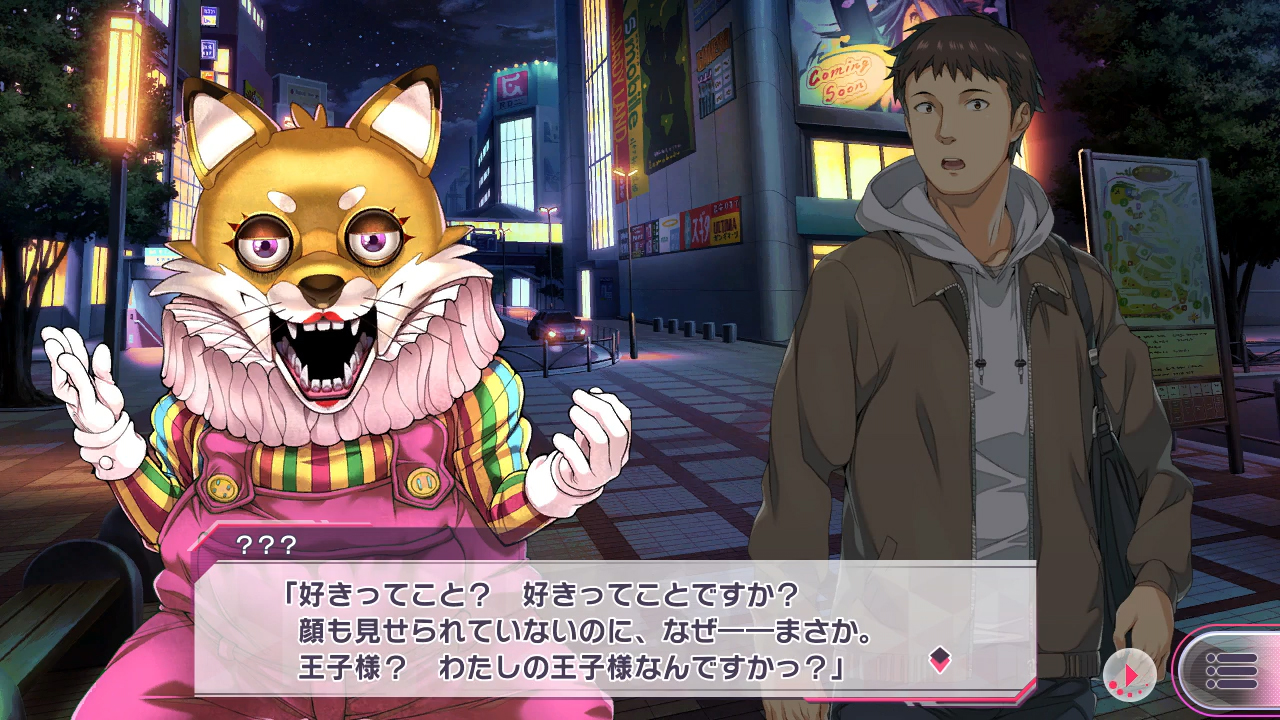The height and width of the screenshot is (720, 1280).
Task: Tap the diamond advance indicator
Action: 939,658
